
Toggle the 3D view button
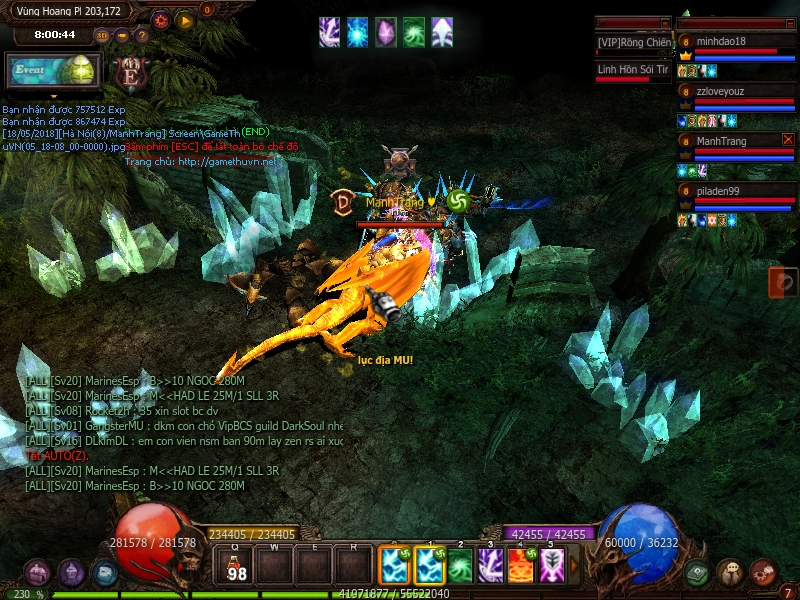pyautogui.click(x=103, y=36)
